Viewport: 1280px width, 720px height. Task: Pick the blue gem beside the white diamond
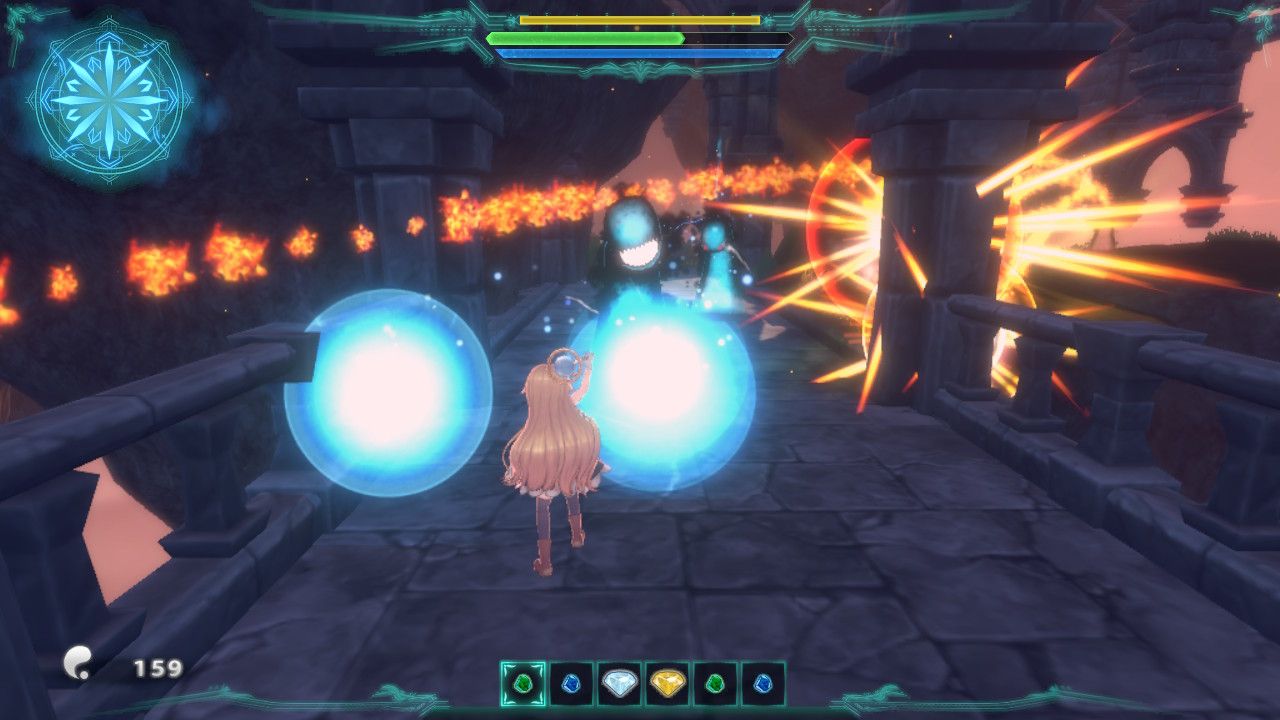[571, 684]
